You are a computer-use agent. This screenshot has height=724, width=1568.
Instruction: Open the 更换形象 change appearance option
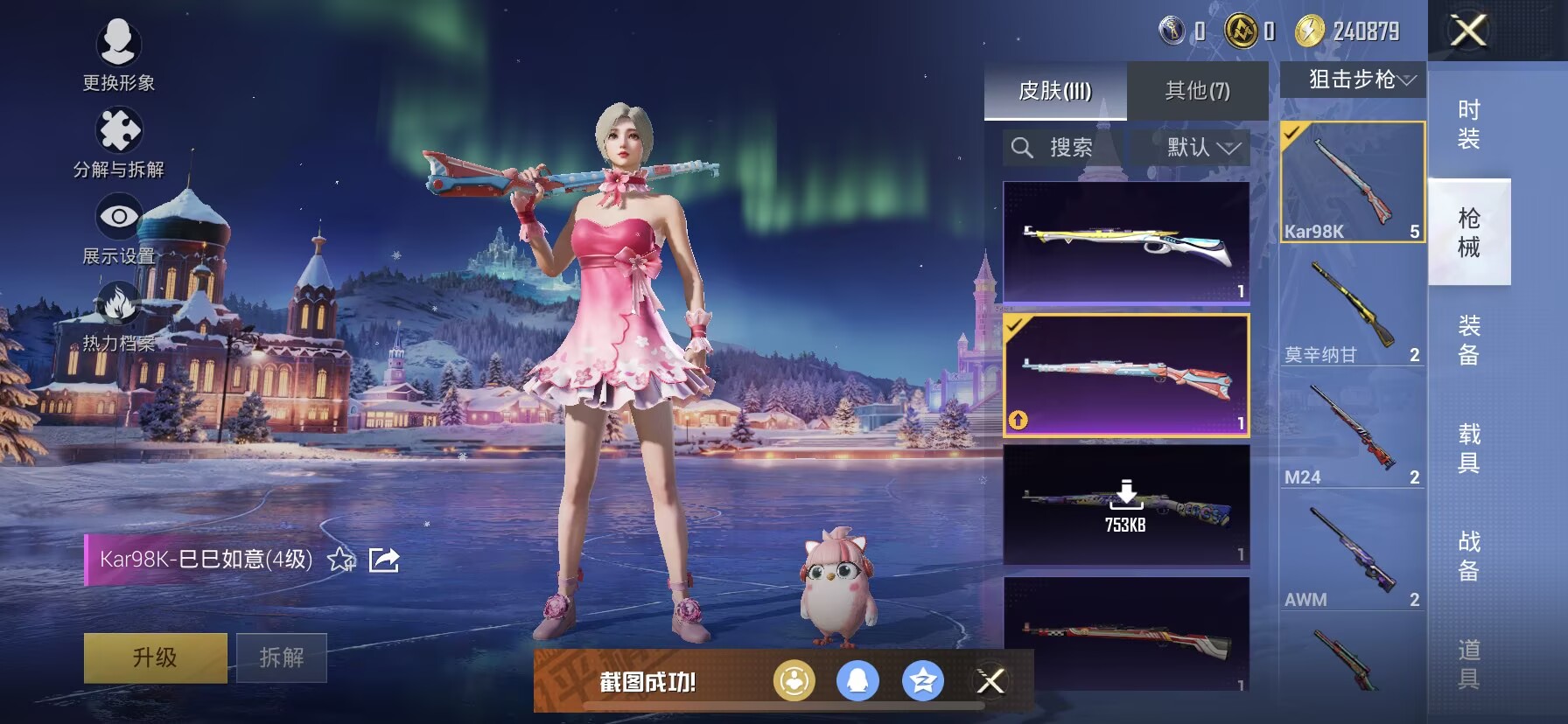(118, 54)
